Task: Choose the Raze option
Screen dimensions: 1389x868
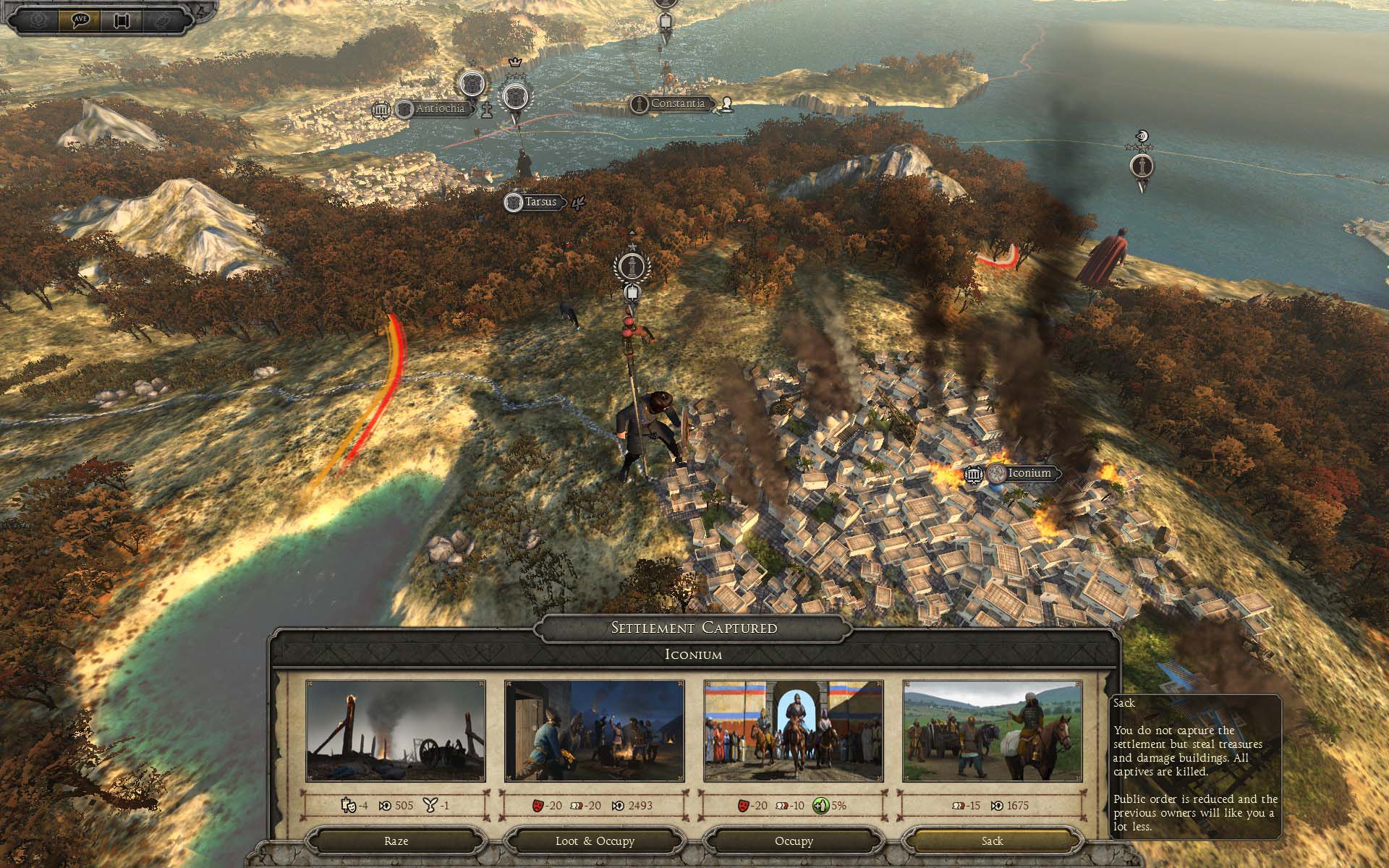Action: [396, 841]
